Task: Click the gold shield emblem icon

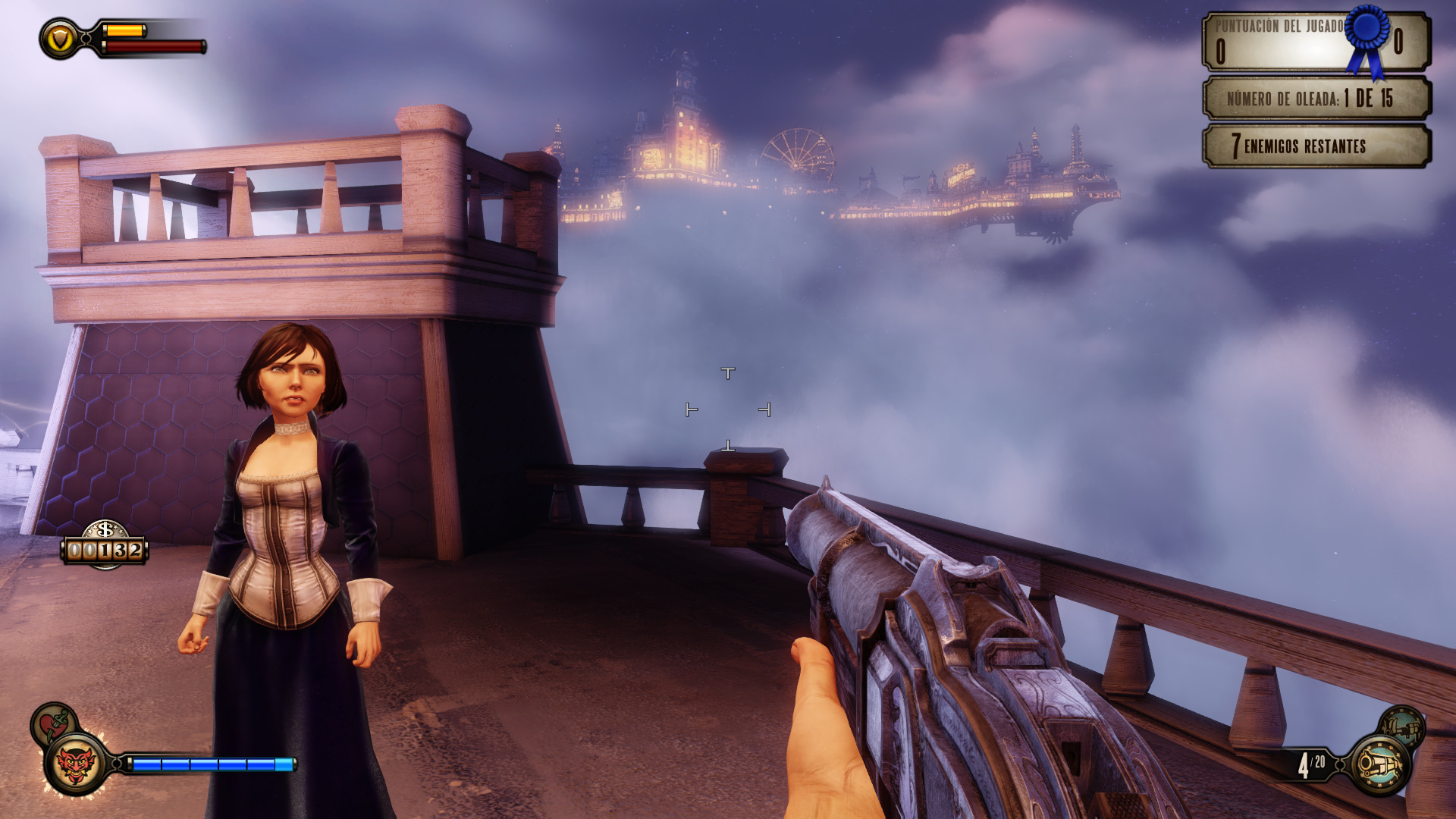Action: [x=60, y=39]
